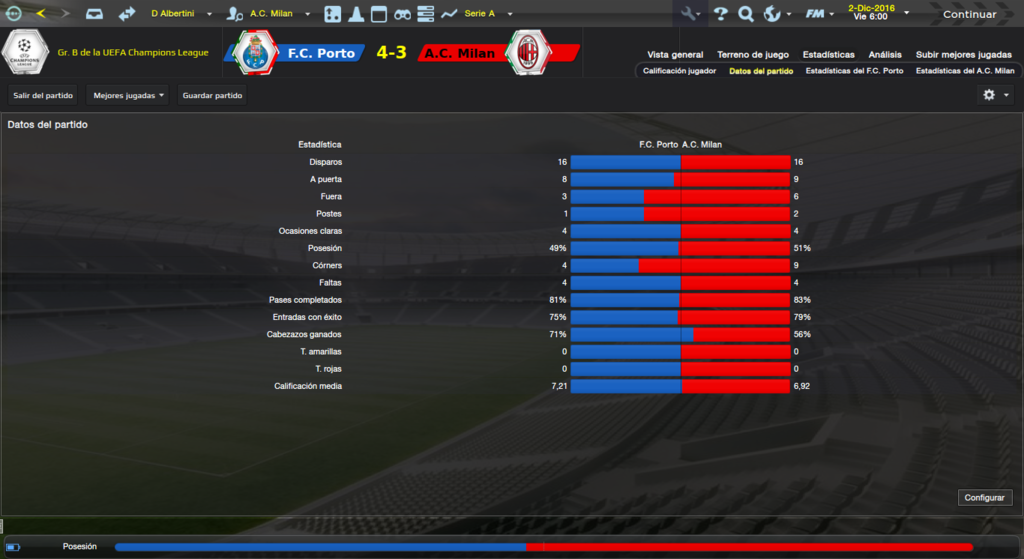Click the Continuar button

click(x=968, y=14)
